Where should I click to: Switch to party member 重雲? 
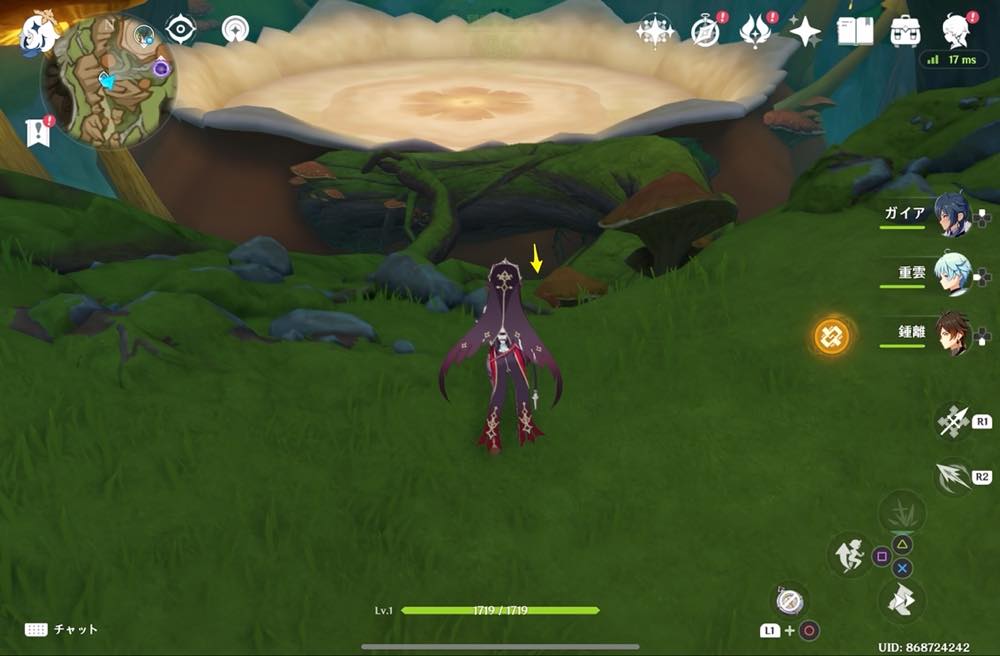pyautogui.click(x=953, y=273)
